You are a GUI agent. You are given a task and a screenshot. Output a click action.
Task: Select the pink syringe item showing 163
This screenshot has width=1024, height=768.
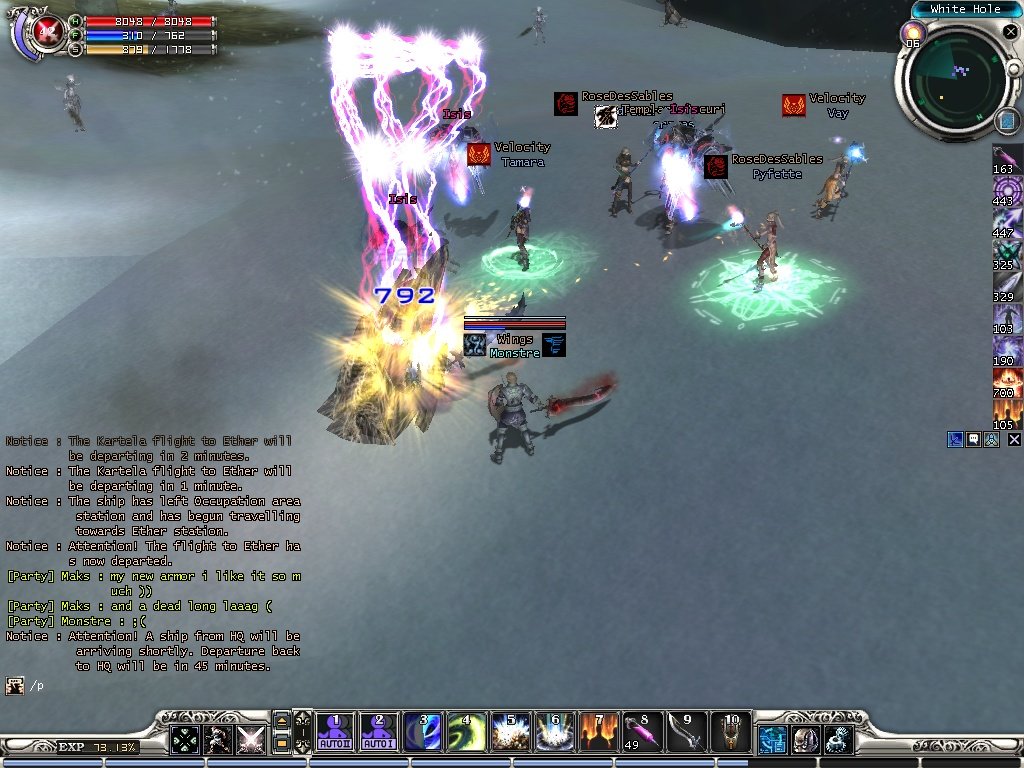[x=1007, y=160]
